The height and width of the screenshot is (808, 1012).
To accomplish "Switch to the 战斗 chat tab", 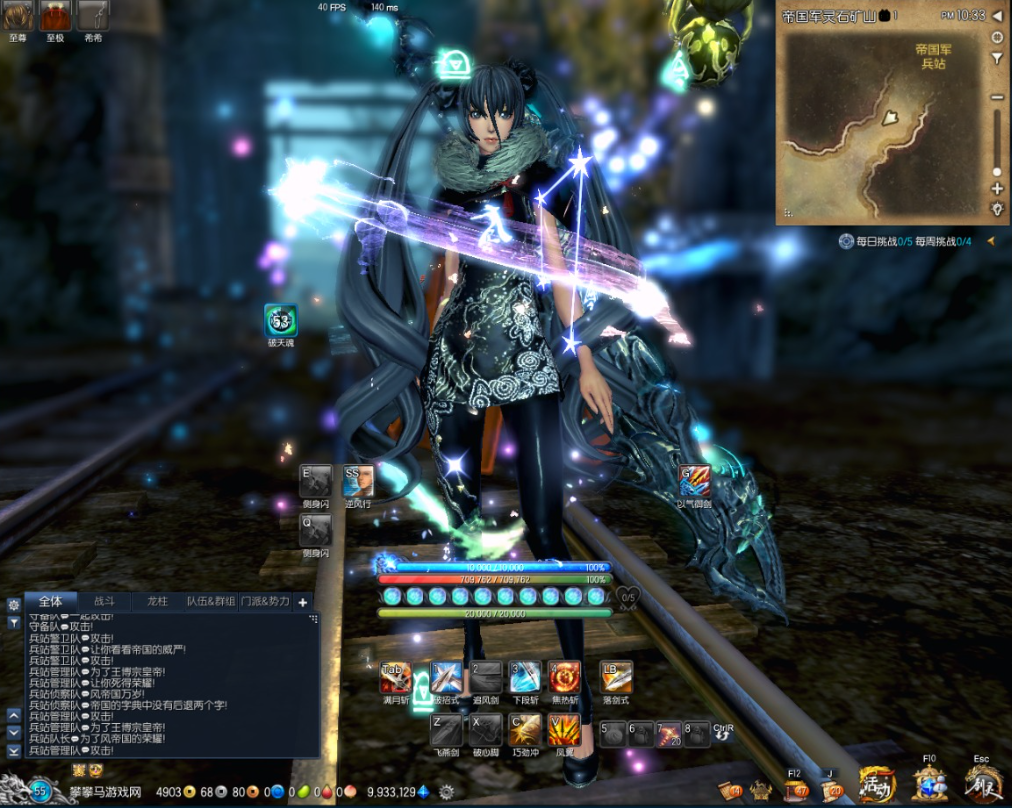I will coord(105,601).
